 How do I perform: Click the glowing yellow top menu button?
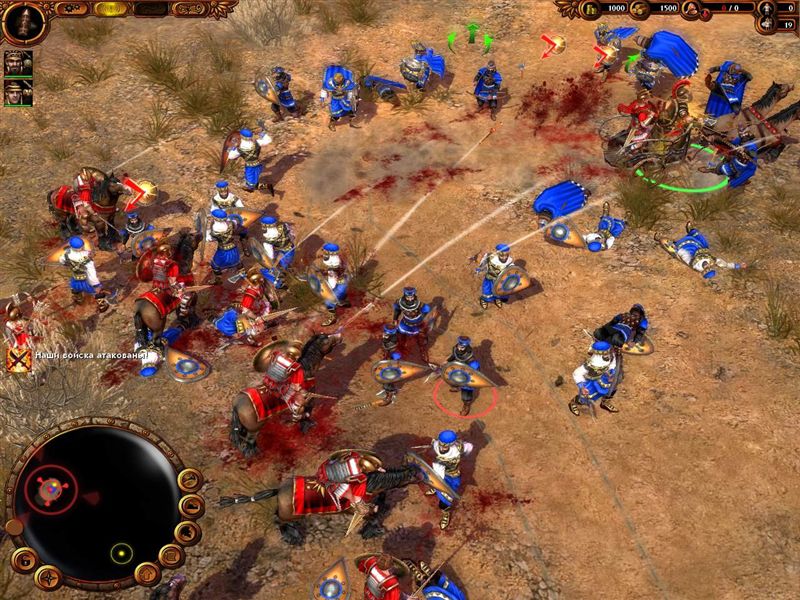111,8
